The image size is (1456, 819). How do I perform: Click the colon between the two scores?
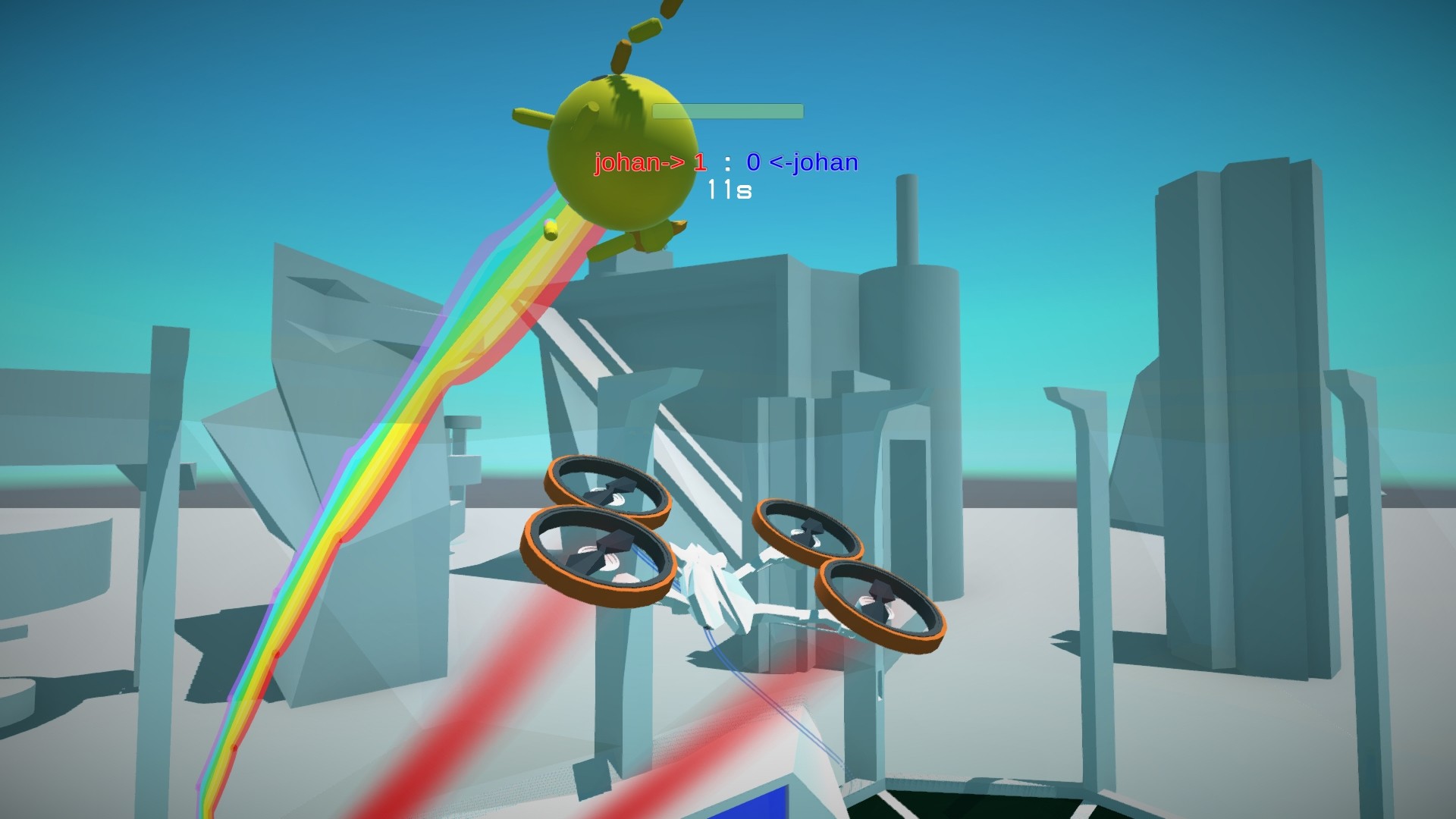coord(726,162)
